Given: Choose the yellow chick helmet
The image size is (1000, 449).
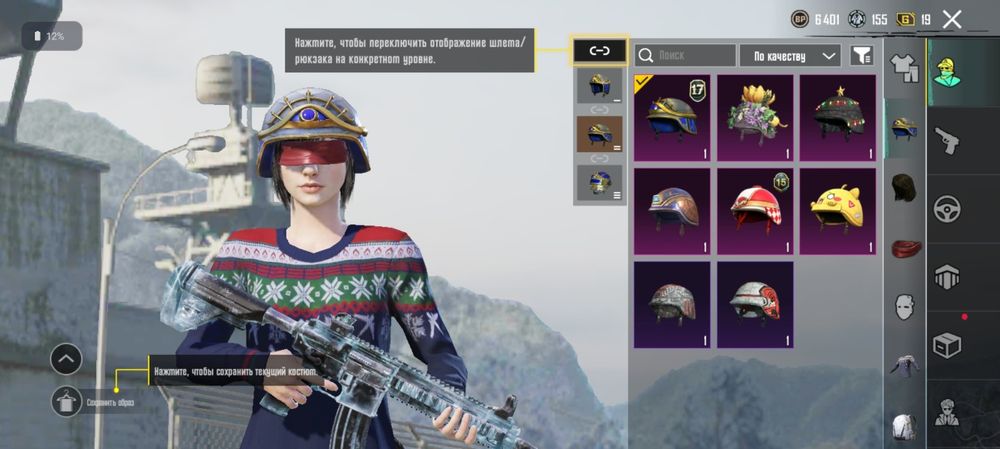Looking at the screenshot, I should pos(838,211).
